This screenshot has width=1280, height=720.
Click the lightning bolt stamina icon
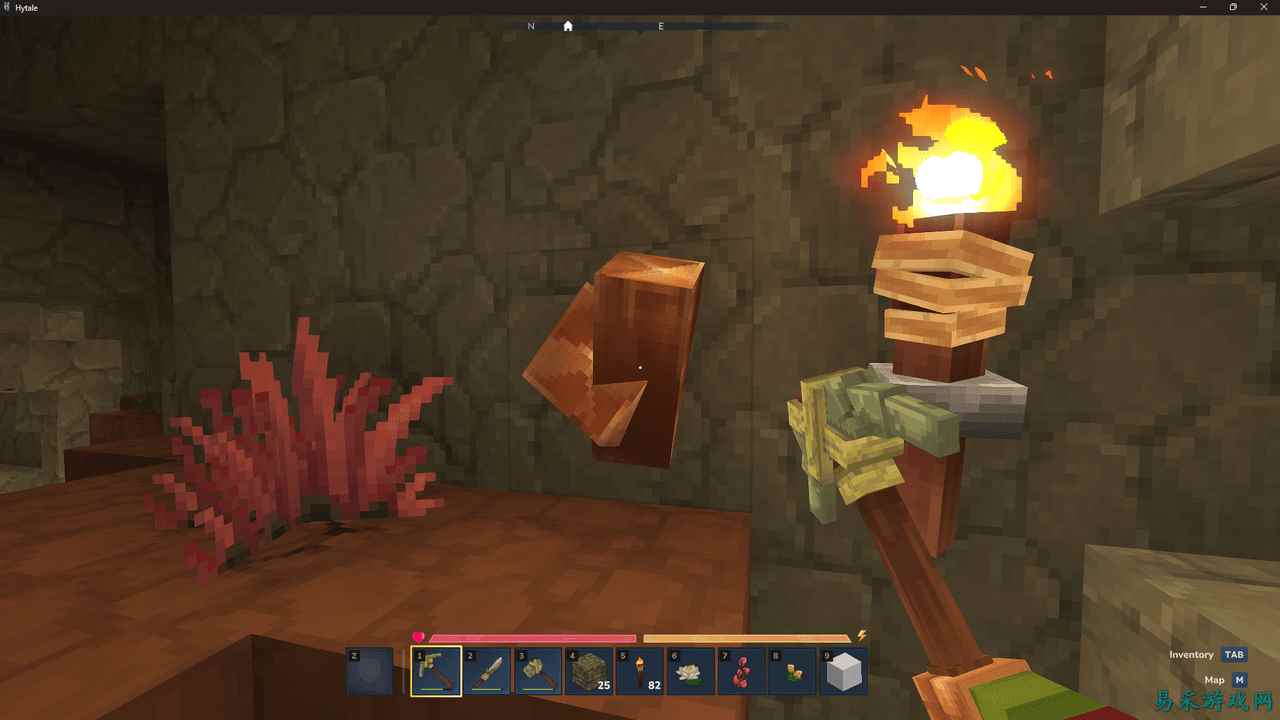[858, 636]
